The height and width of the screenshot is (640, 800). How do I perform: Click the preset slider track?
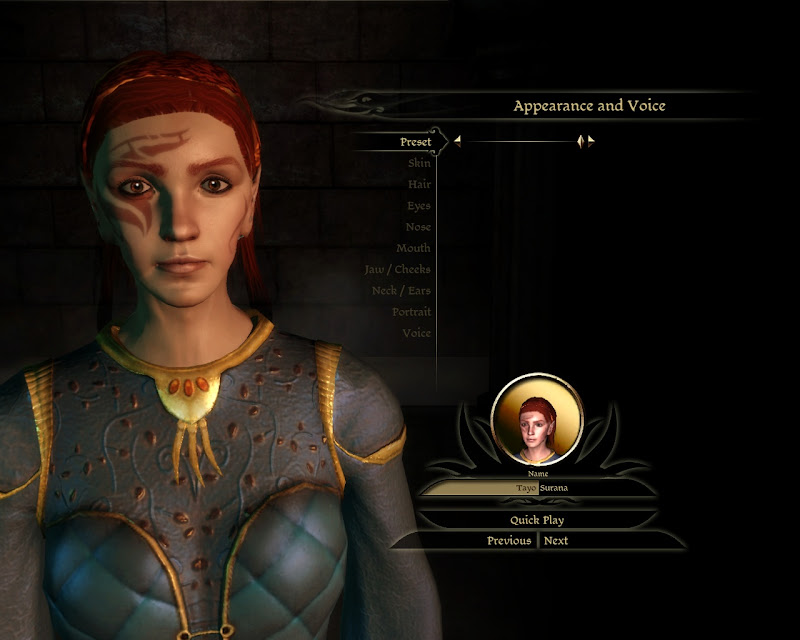tap(520, 142)
